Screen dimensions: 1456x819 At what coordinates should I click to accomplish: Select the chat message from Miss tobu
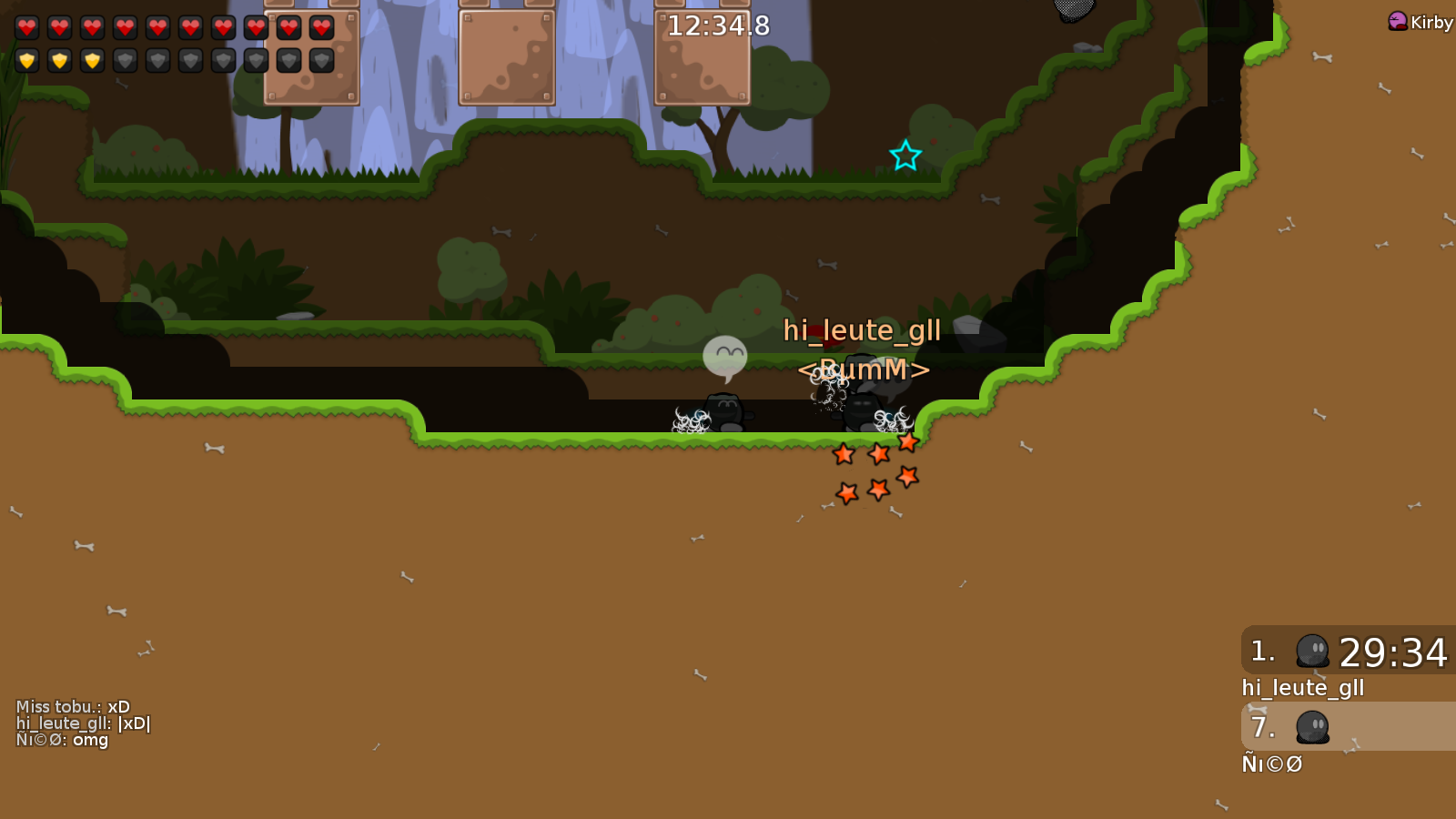tap(73, 706)
